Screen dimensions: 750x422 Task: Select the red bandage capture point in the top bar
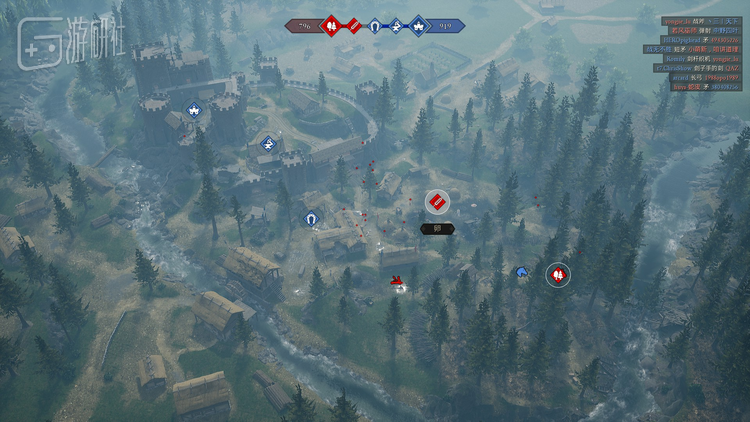(x=353, y=25)
